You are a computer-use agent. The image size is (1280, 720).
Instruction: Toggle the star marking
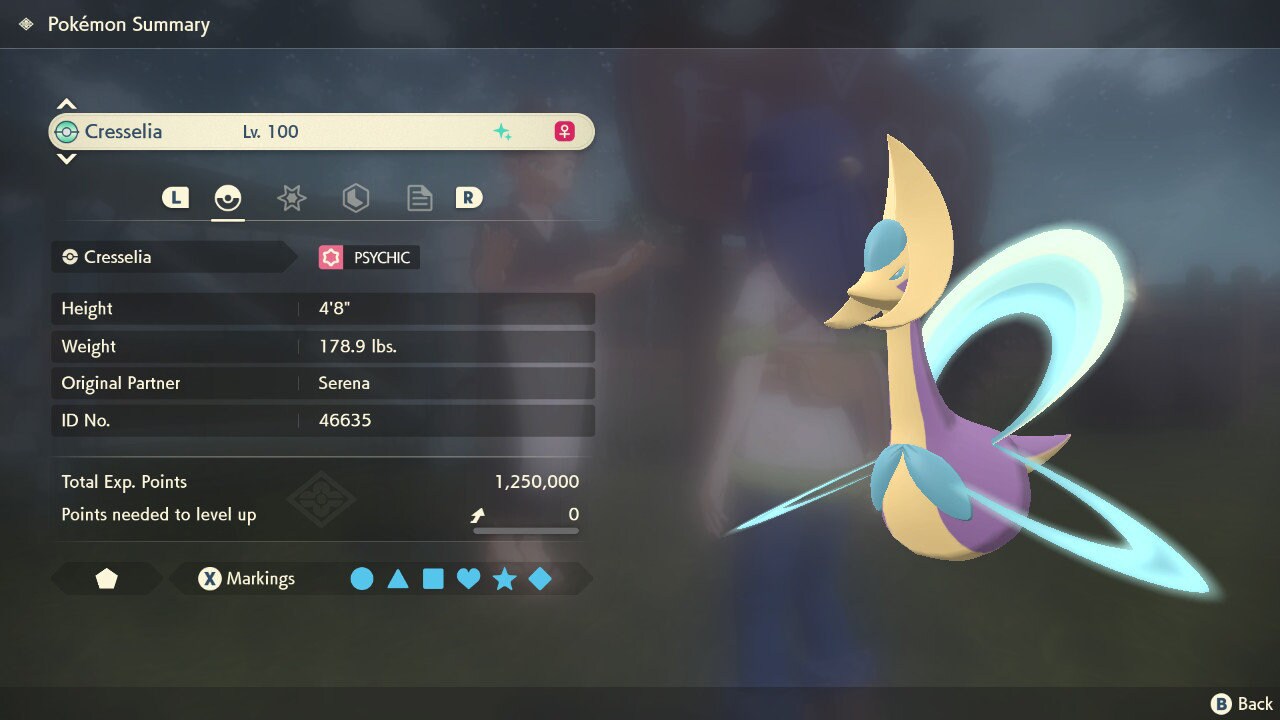pos(504,579)
